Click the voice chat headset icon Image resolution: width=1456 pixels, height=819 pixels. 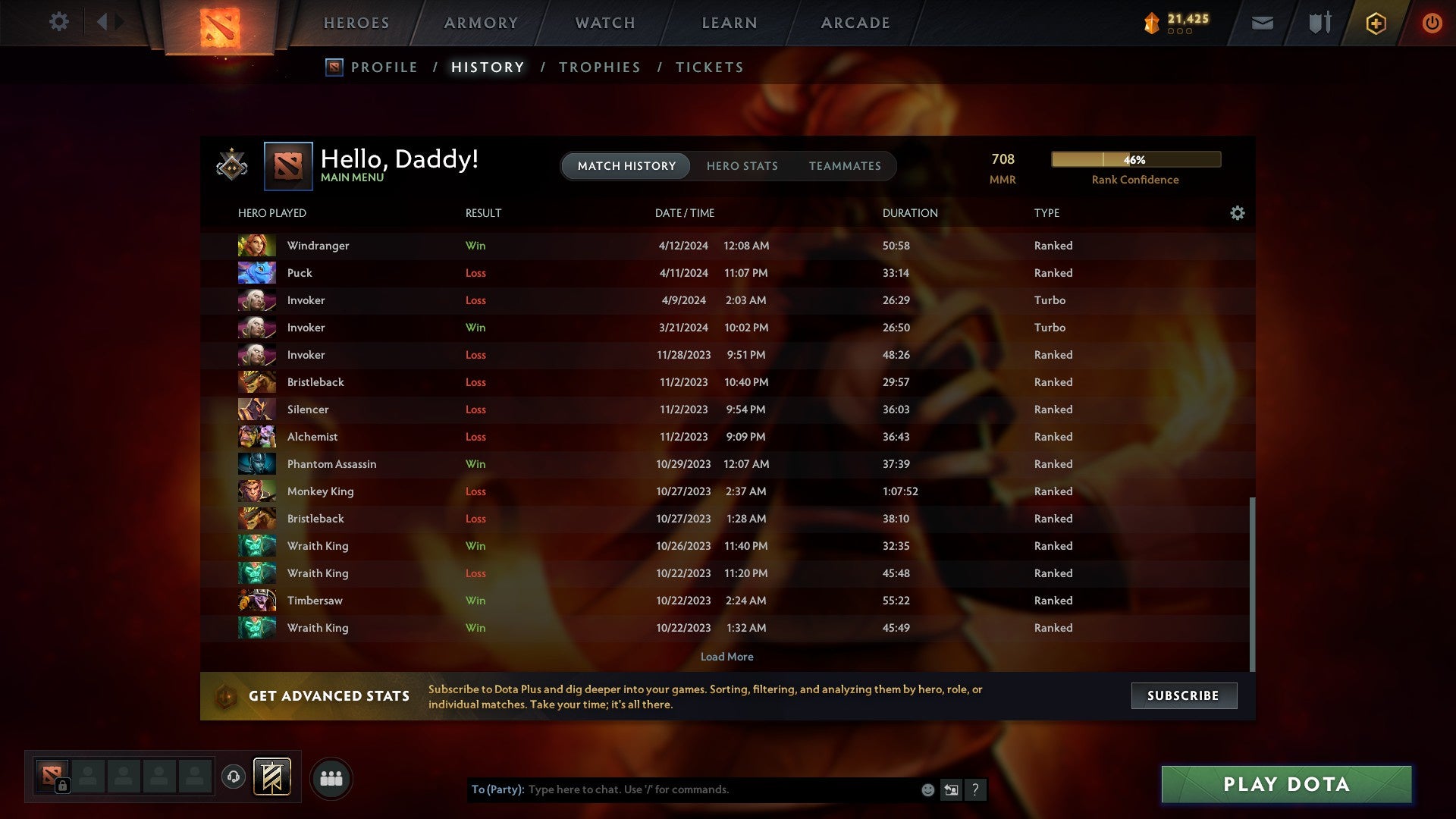234,777
